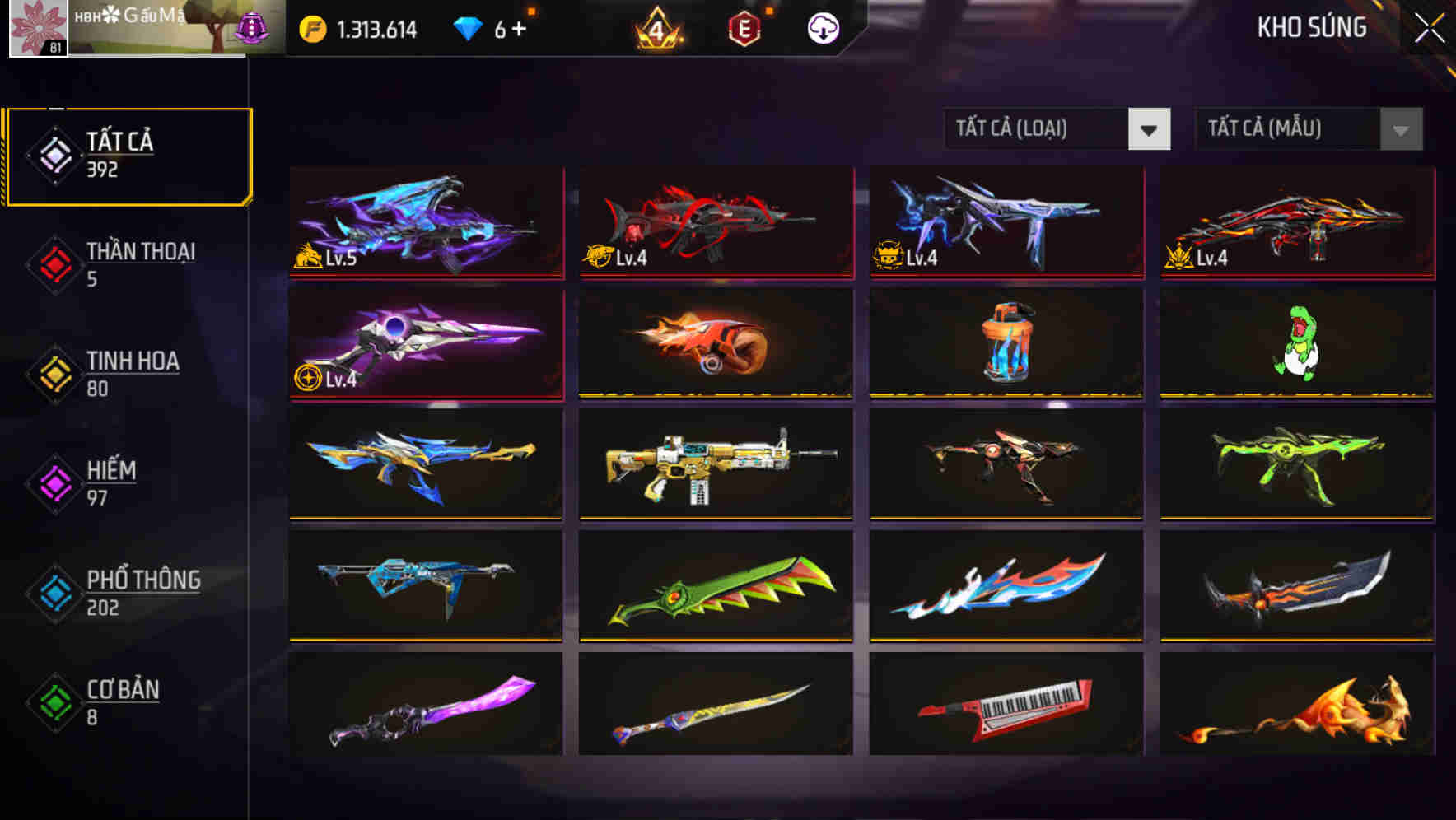Toggle the Lv.4 red shark weapon selection
Image resolution: width=1456 pixels, height=820 pixels.
715,222
